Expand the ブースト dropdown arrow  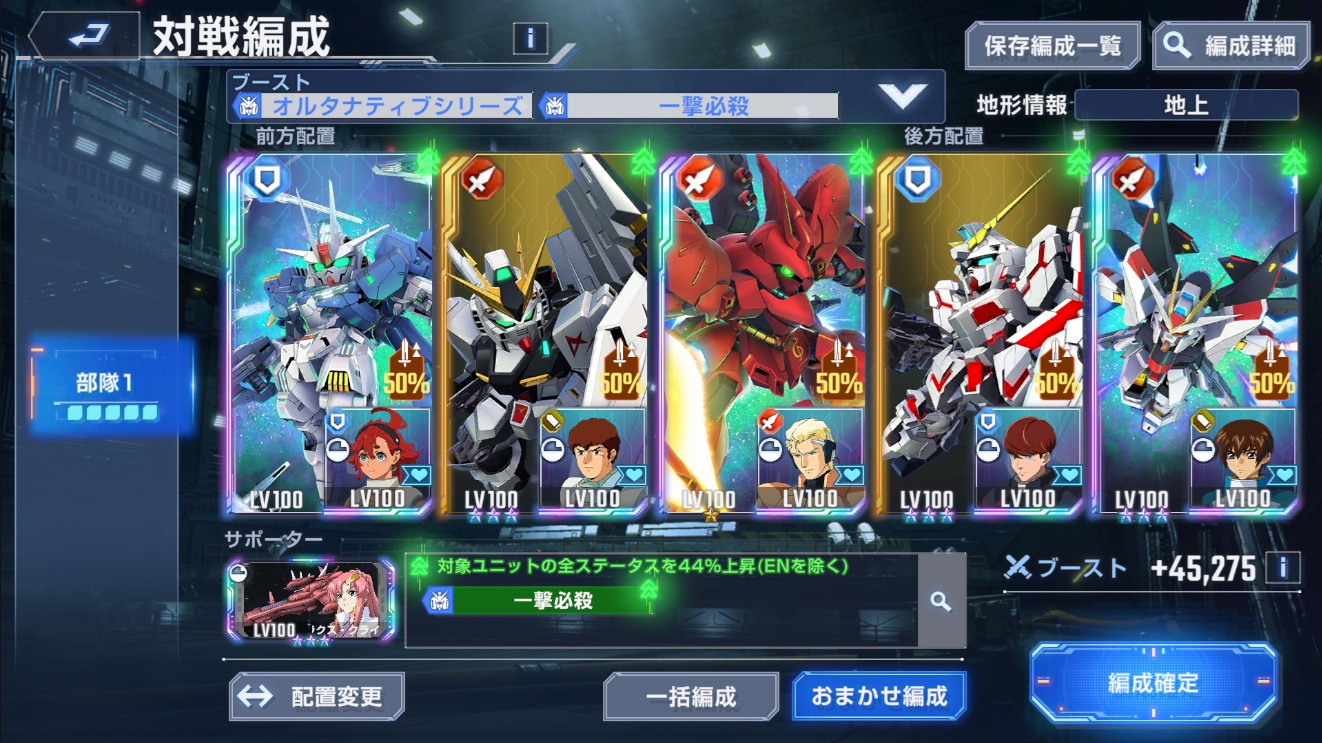902,96
